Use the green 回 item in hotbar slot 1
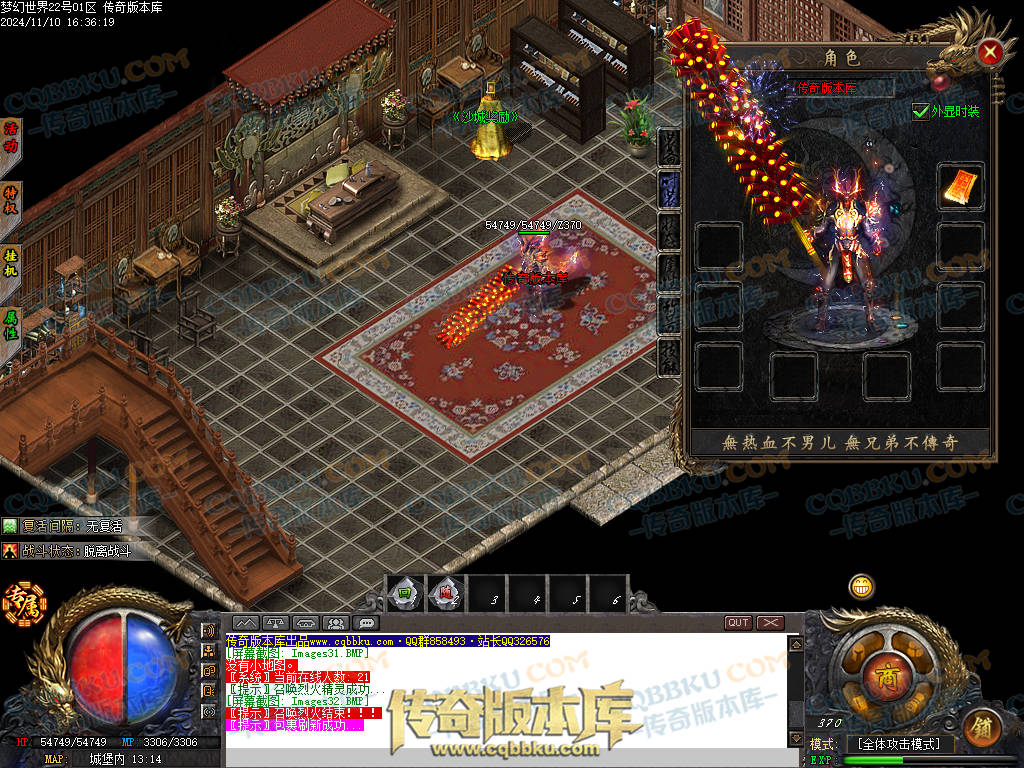 pyautogui.click(x=405, y=594)
